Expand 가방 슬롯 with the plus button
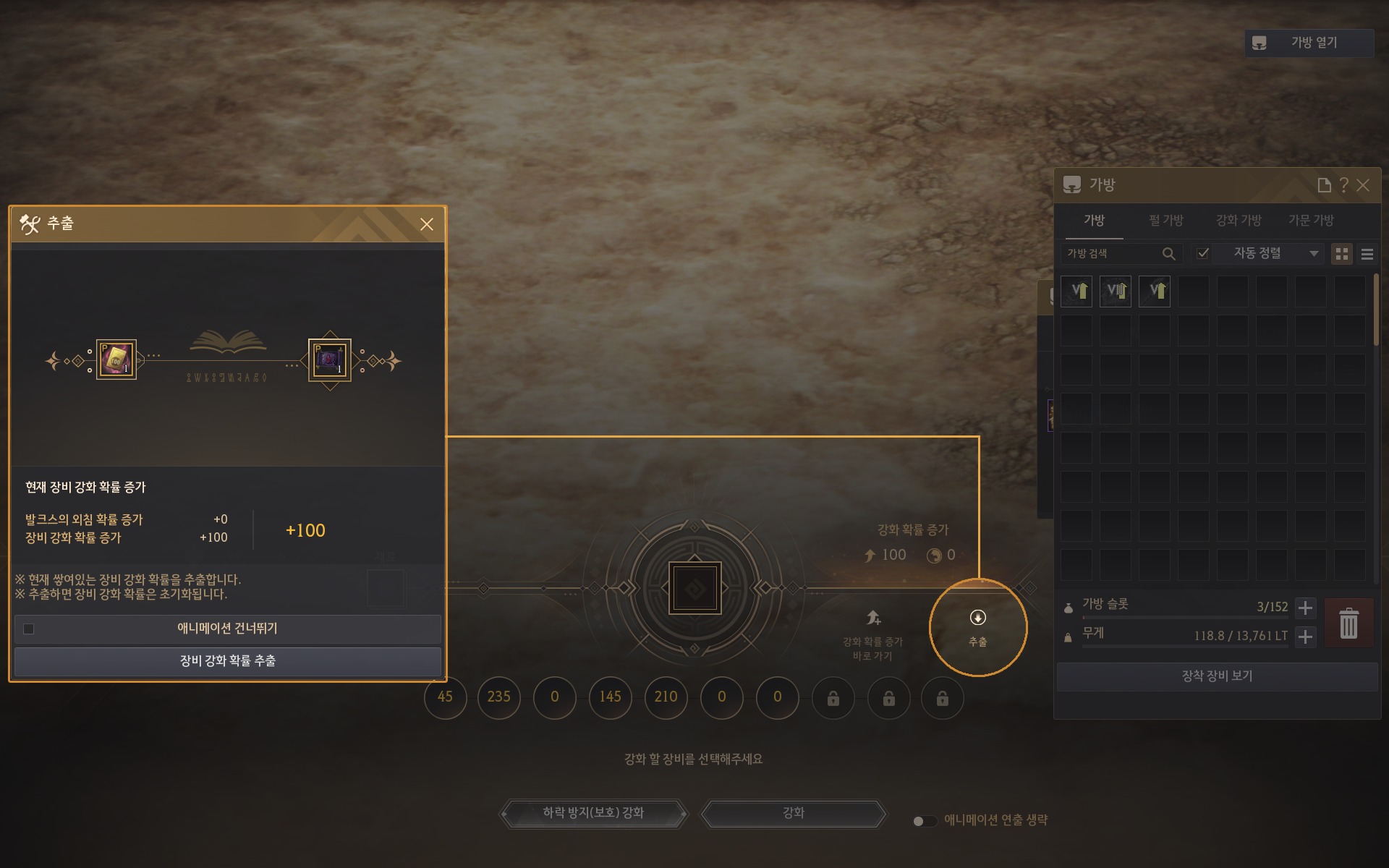Screen dimensions: 1389x868 (1305, 608)
